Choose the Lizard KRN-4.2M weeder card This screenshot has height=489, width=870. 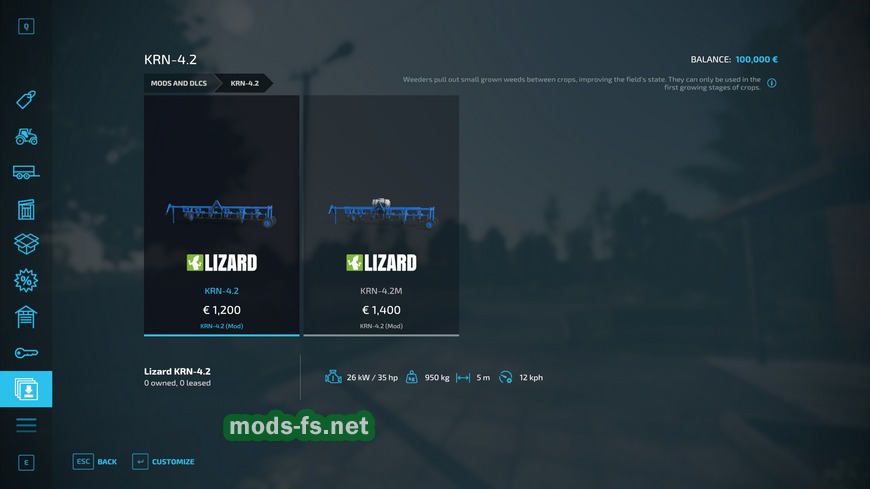(x=381, y=215)
